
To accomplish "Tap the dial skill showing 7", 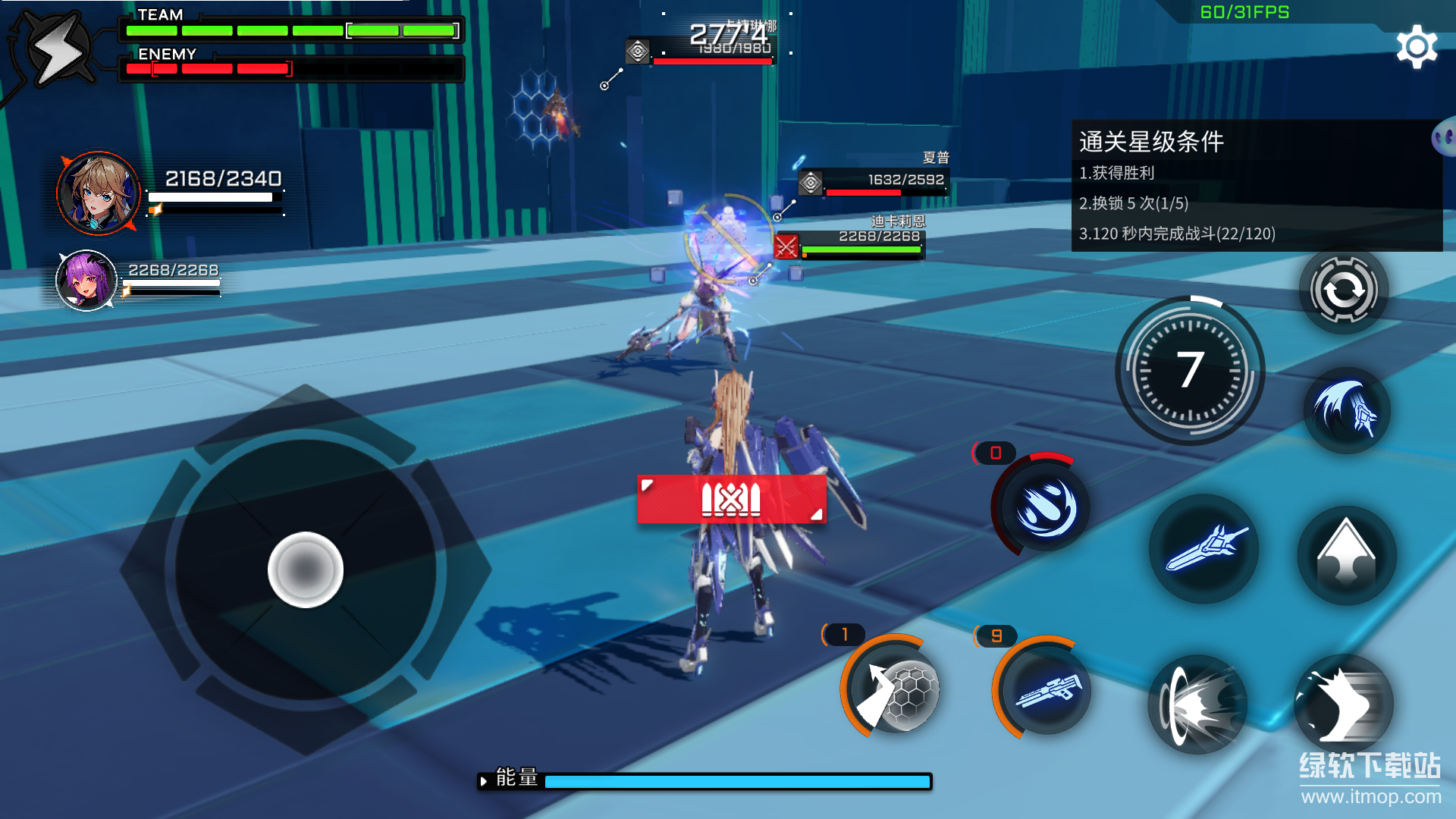I will coord(1190,371).
